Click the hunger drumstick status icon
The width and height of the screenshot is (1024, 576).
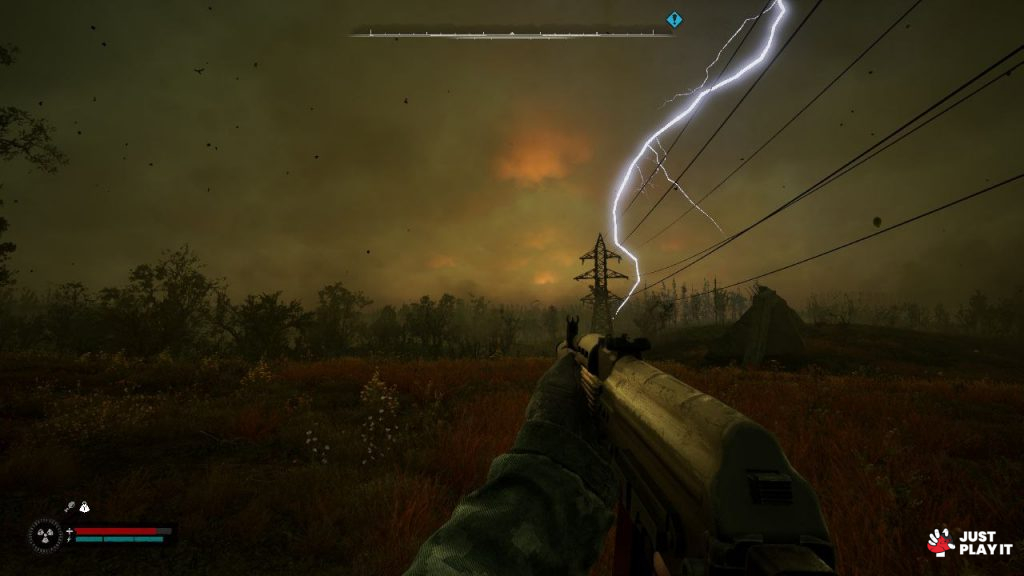(70, 508)
